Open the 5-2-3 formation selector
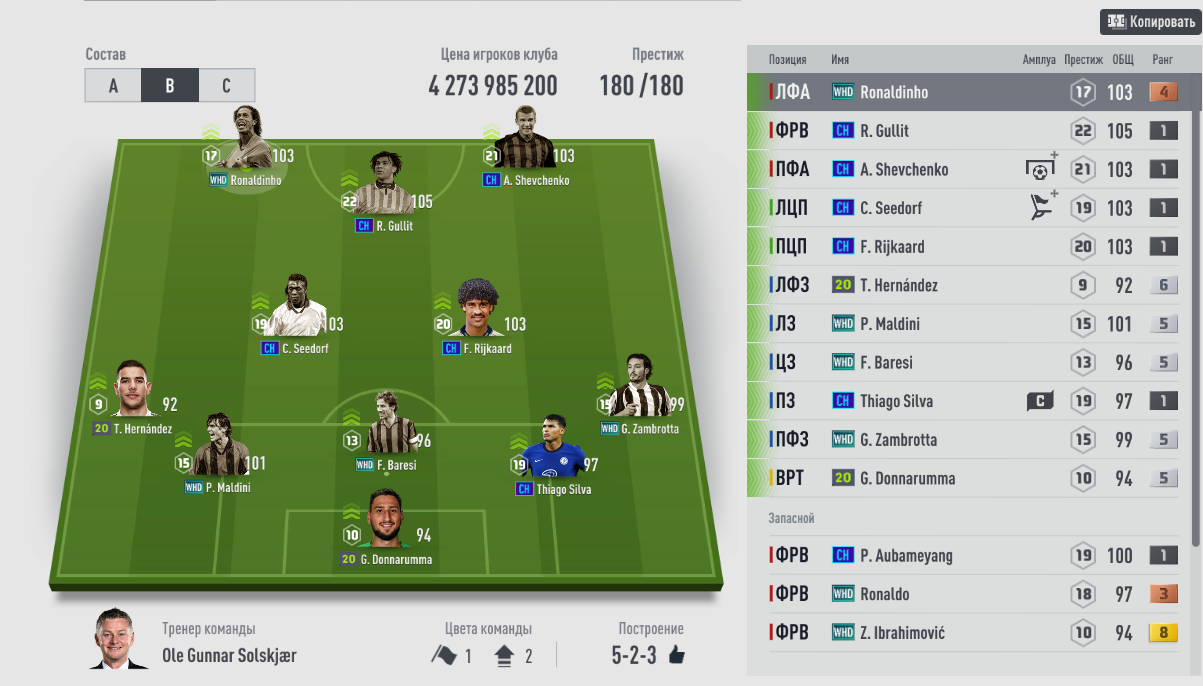The width and height of the screenshot is (1203, 686). coord(648,655)
